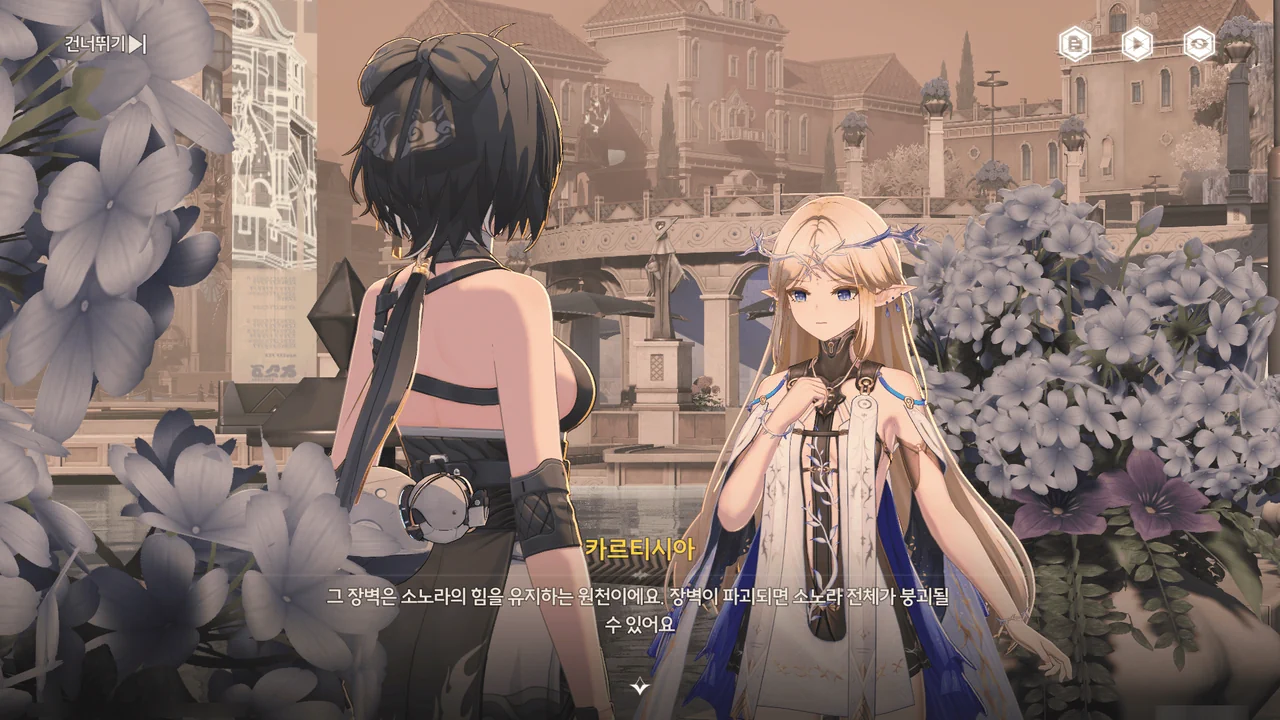
Task: Hide the interface with the eye icon
Action: tap(1199, 44)
